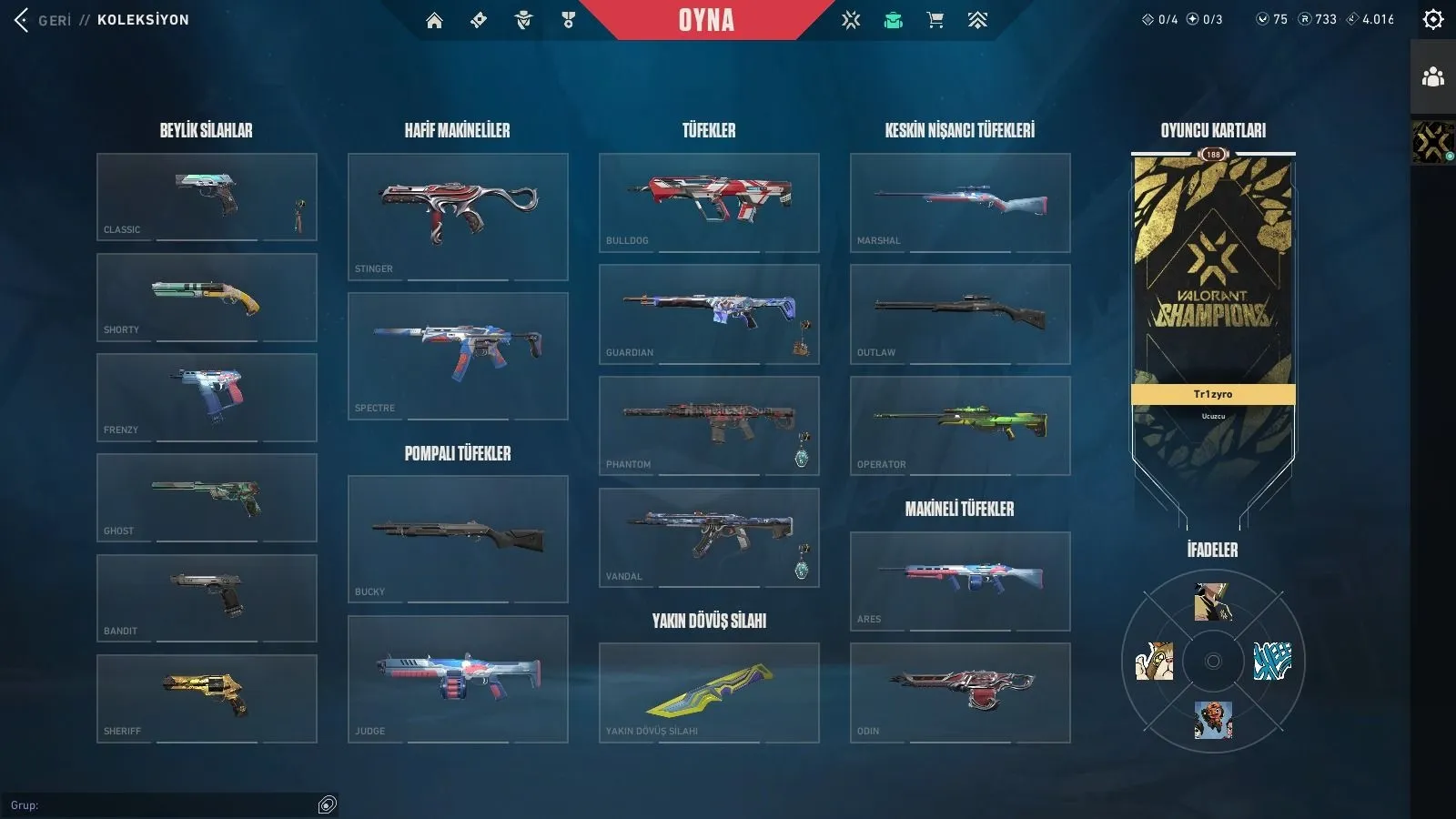Go back using the GERİ arrow
1456x819 pixels.
point(22,20)
